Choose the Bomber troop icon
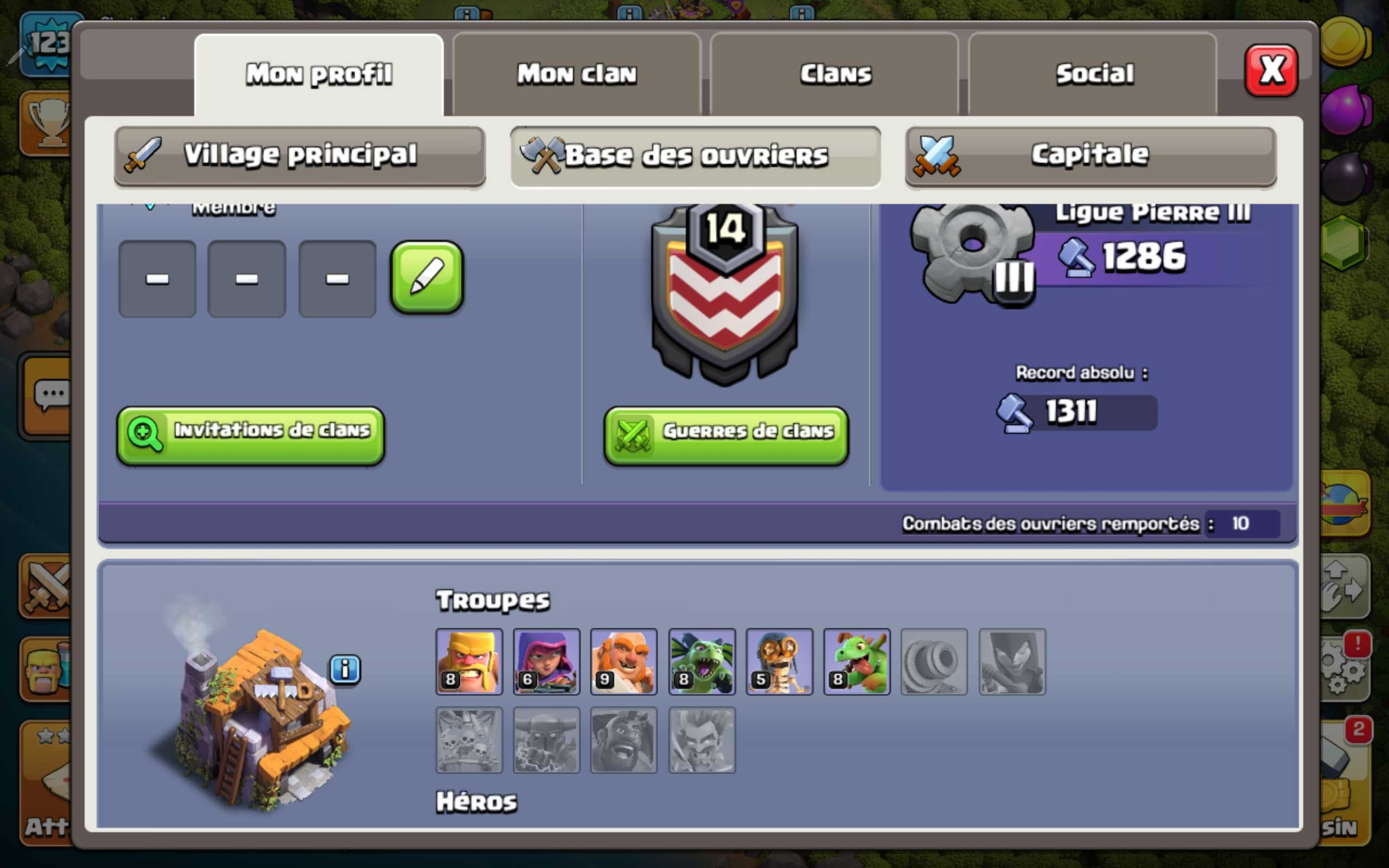 click(x=779, y=661)
